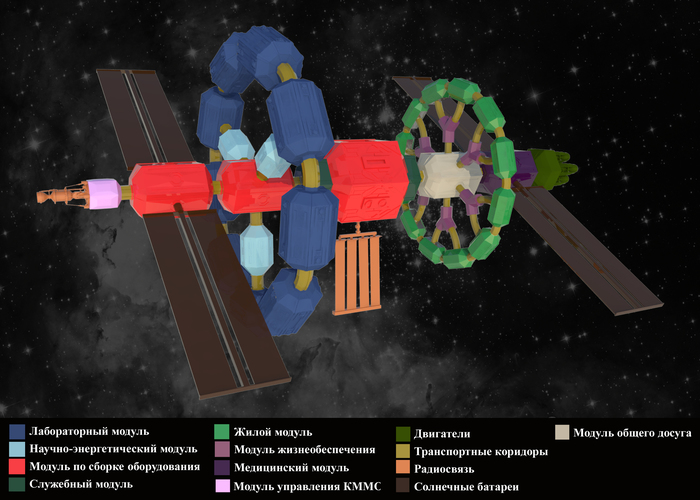Choose the Модуль общего досуга legend entry
This screenshot has width=700, height=500.
(632, 433)
